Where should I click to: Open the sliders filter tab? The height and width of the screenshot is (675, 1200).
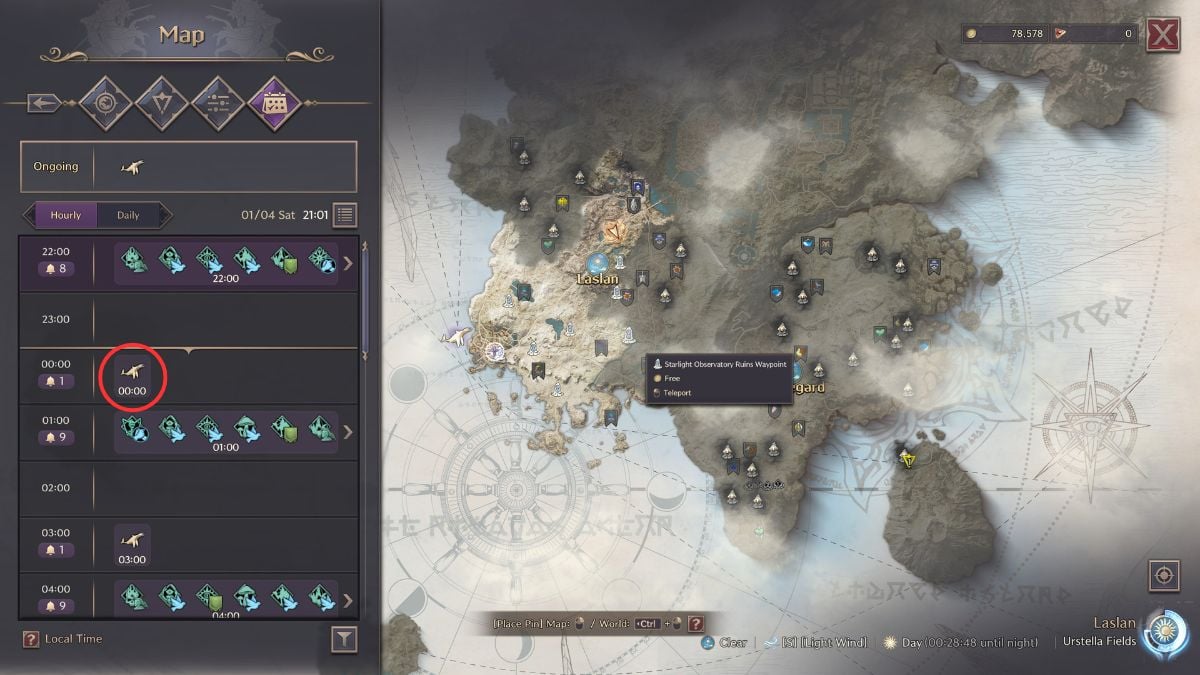point(218,102)
